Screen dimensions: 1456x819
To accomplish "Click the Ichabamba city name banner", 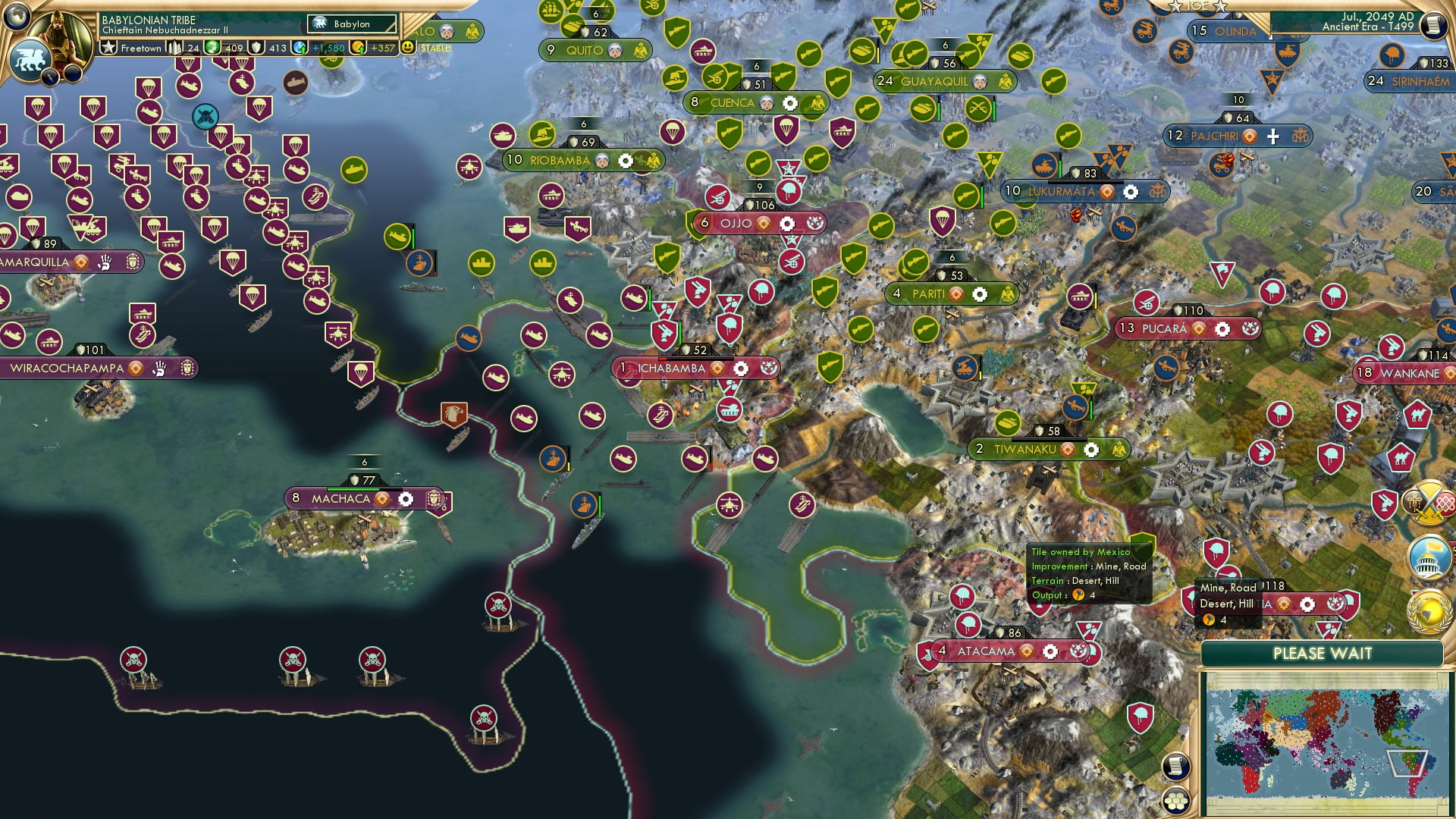I will 671,369.
